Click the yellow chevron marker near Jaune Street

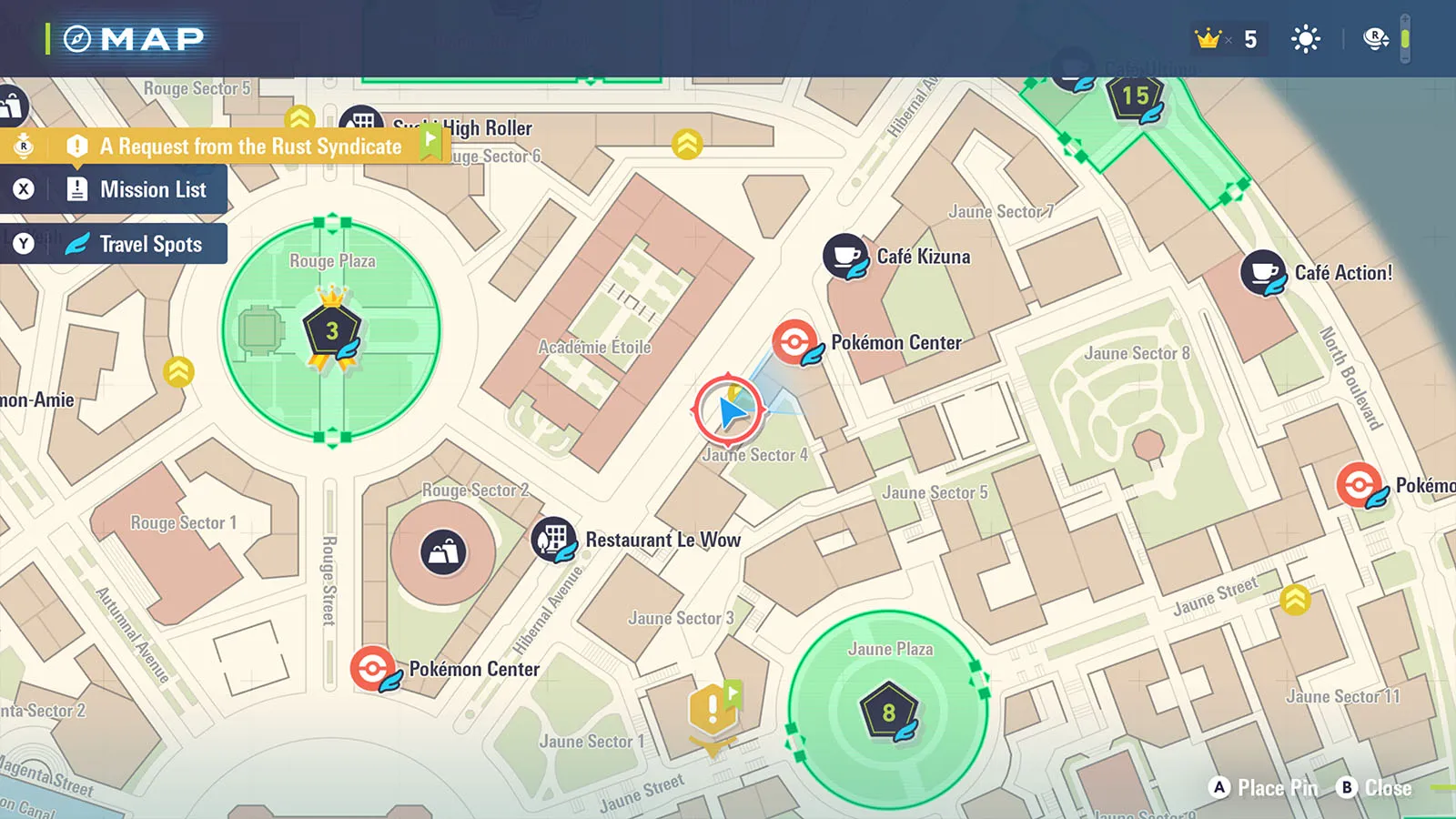[x=1295, y=599]
